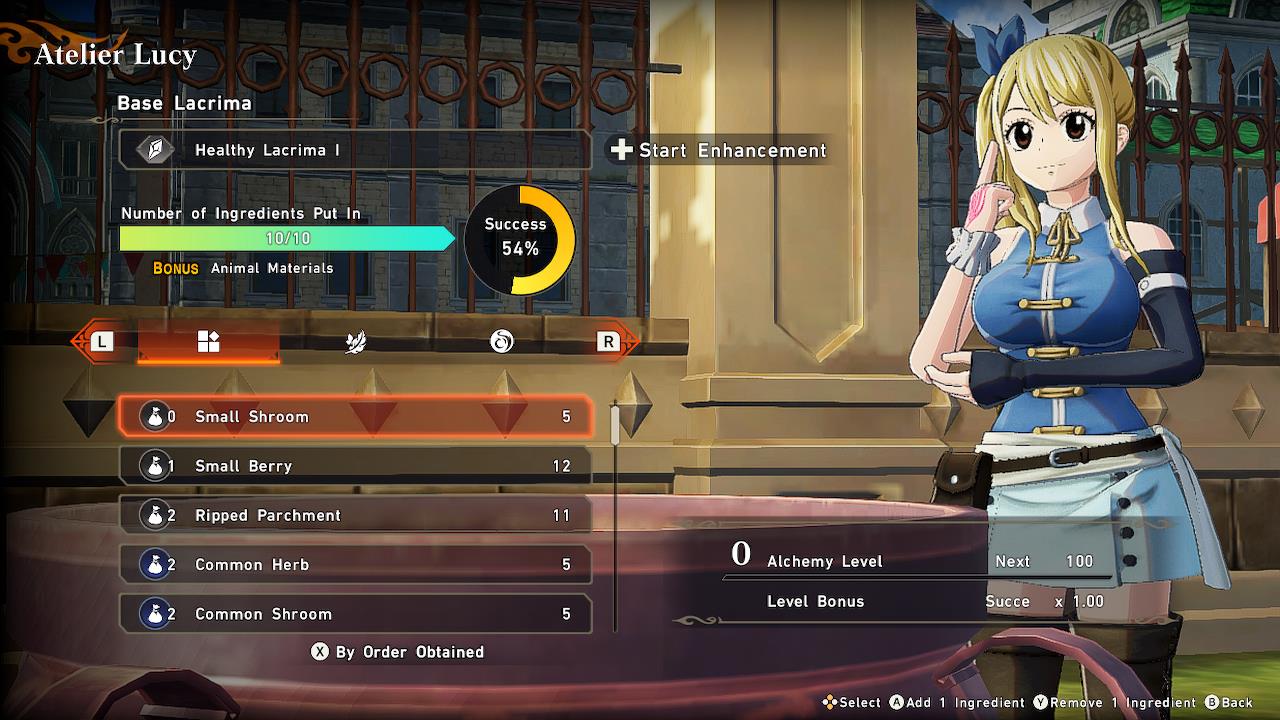
Task: Select the Ripped Parchment list entry
Action: [x=355, y=515]
